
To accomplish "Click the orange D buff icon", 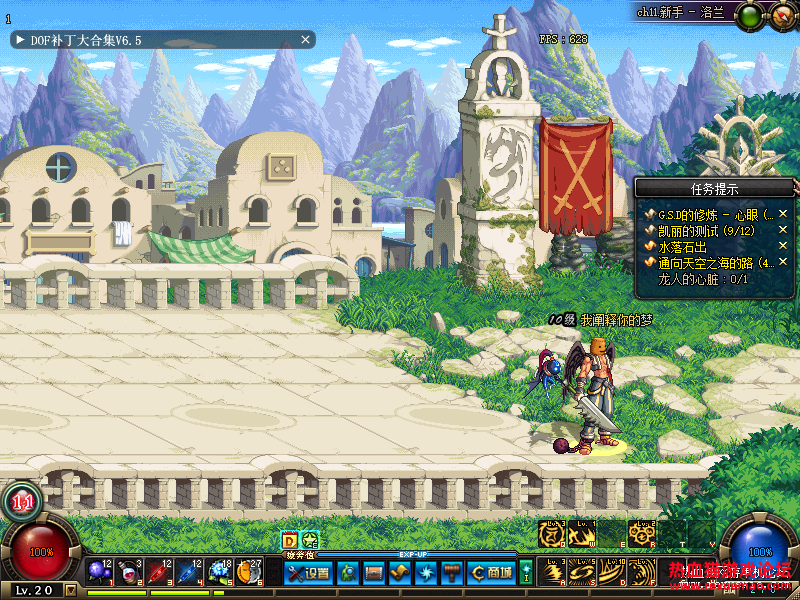I will (290, 540).
